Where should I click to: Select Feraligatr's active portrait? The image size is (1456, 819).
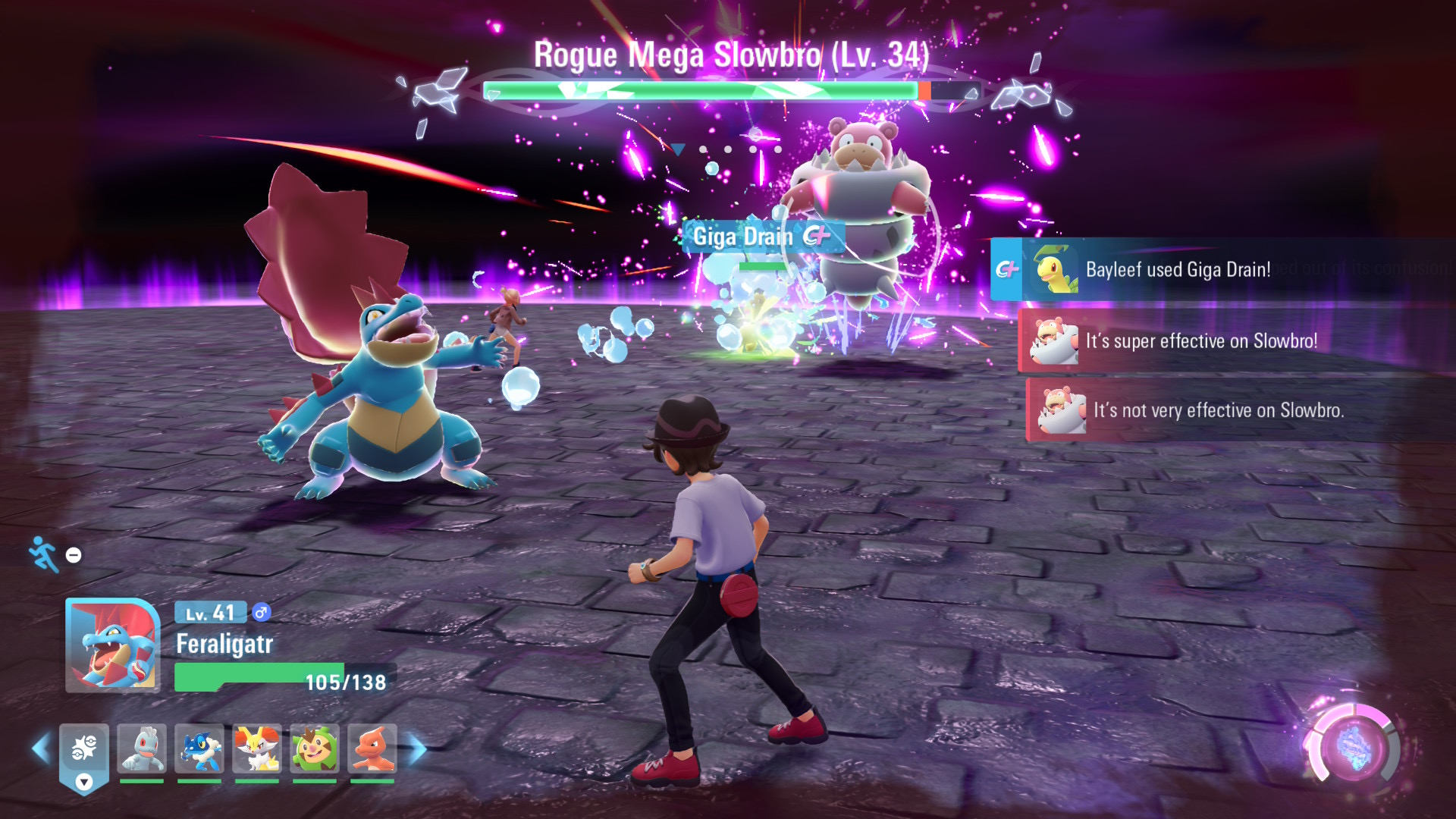[x=113, y=645]
